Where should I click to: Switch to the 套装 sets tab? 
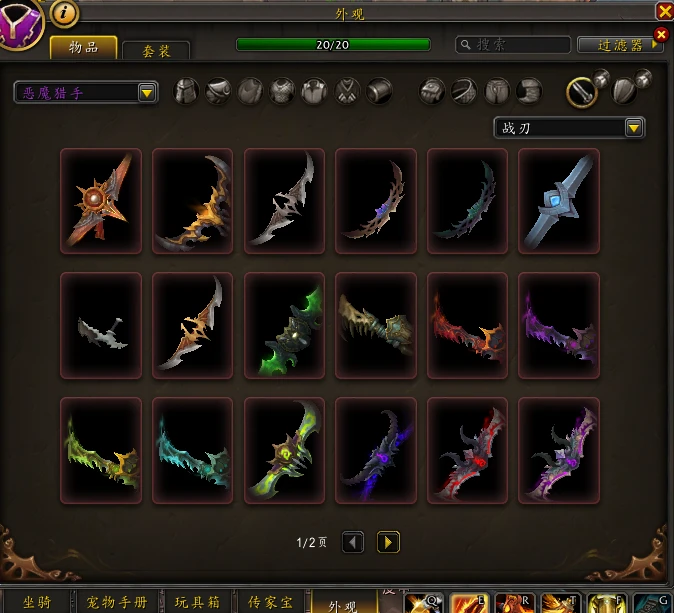coord(155,47)
